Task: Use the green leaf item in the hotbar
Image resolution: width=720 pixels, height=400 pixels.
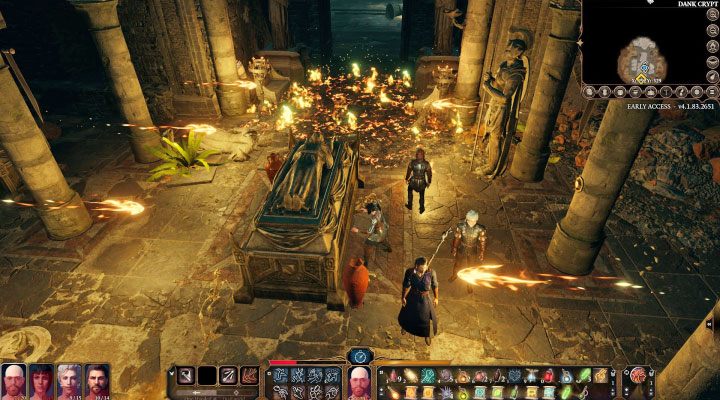Action: click(583, 375)
